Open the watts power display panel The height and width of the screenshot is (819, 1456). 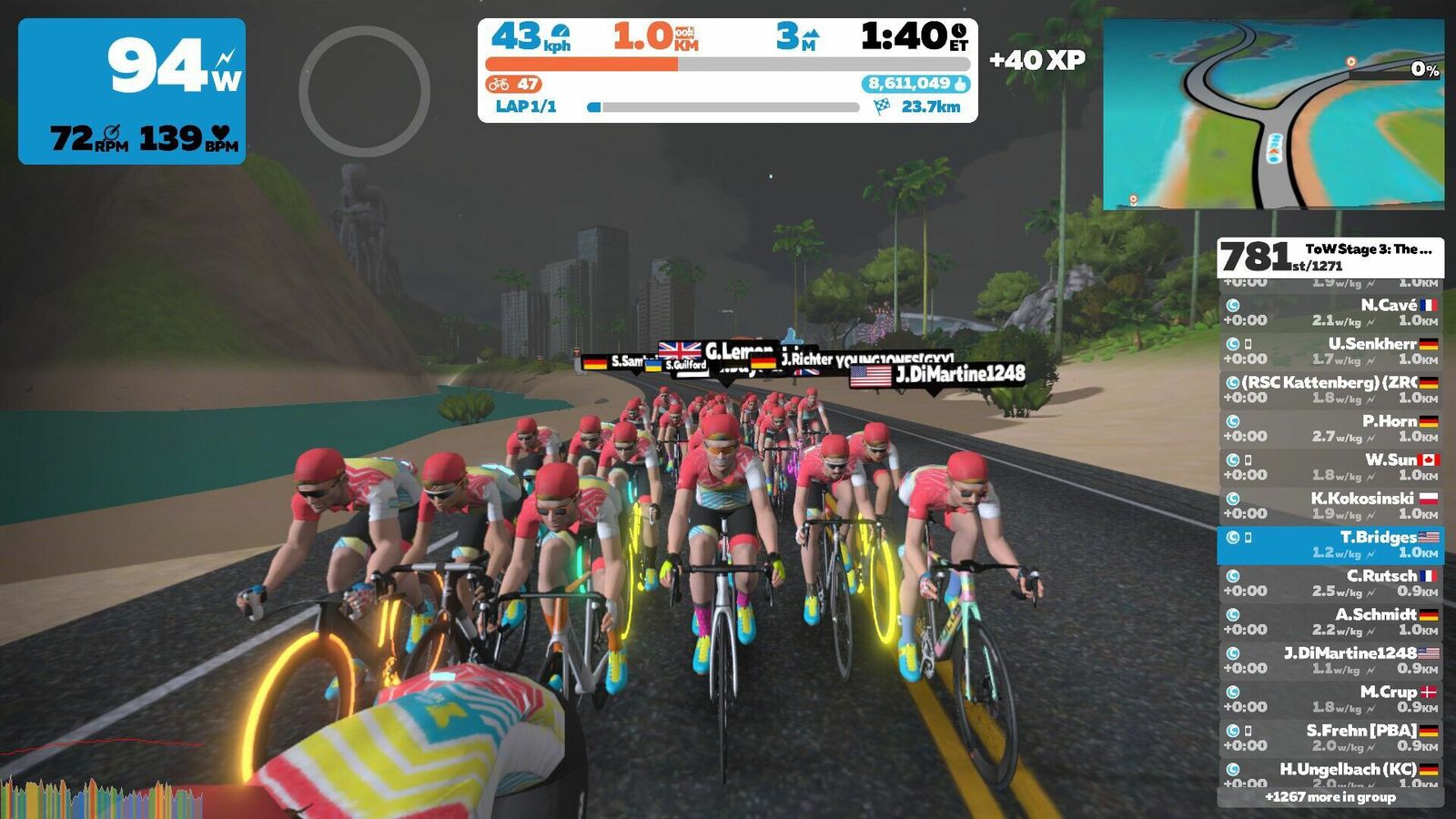[x=132, y=91]
